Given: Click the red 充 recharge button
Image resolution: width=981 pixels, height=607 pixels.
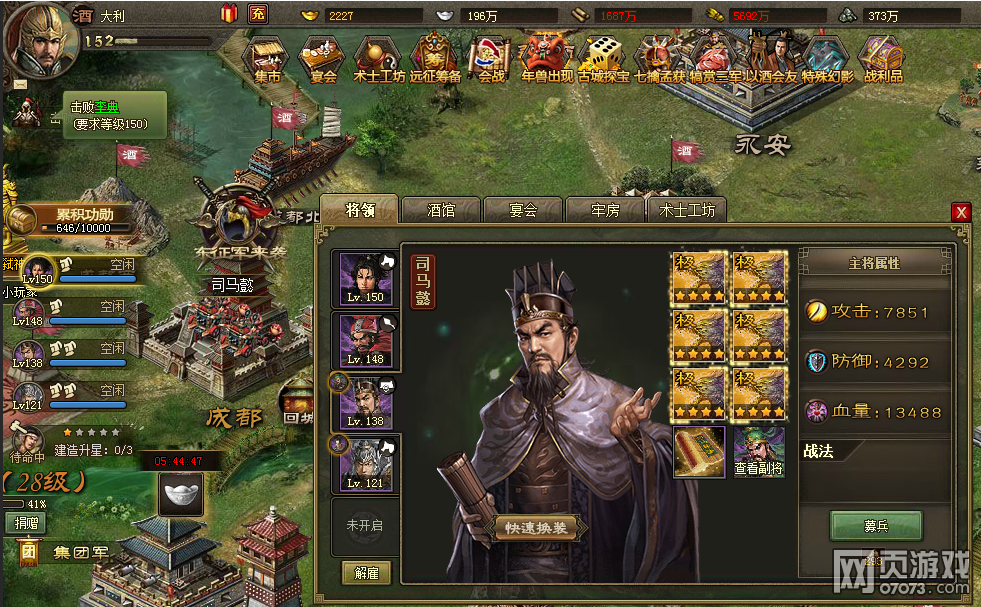Looking at the screenshot, I should pos(258,14).
